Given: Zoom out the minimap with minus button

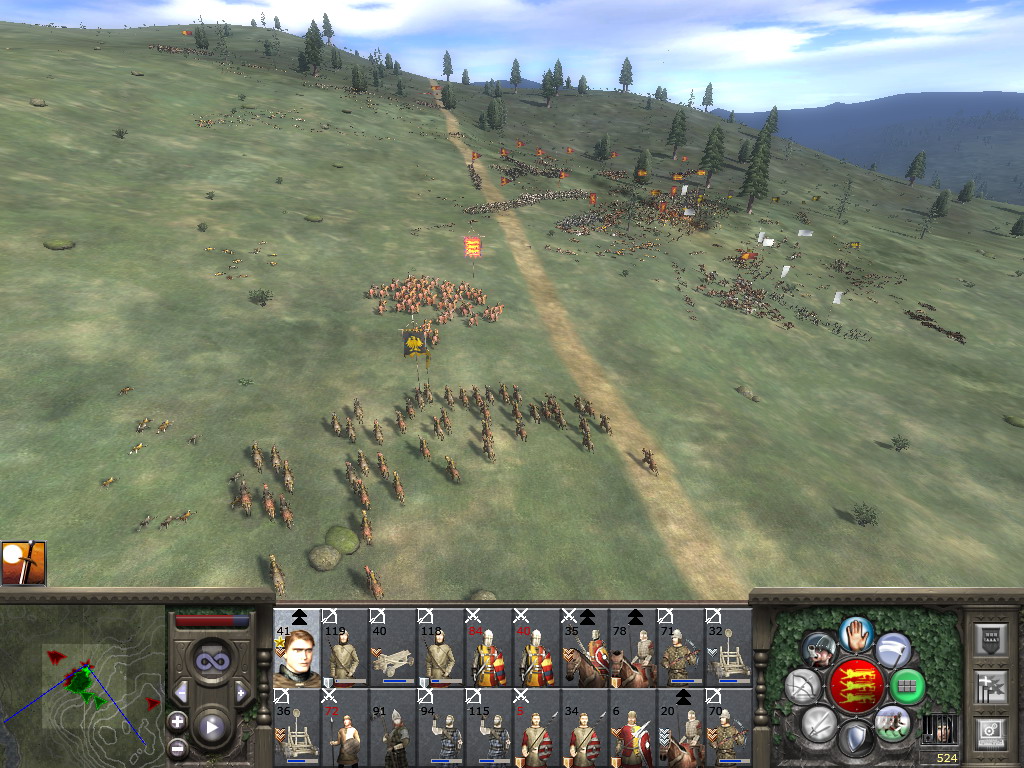Looking at the screenshot, I should coord(177,747).
